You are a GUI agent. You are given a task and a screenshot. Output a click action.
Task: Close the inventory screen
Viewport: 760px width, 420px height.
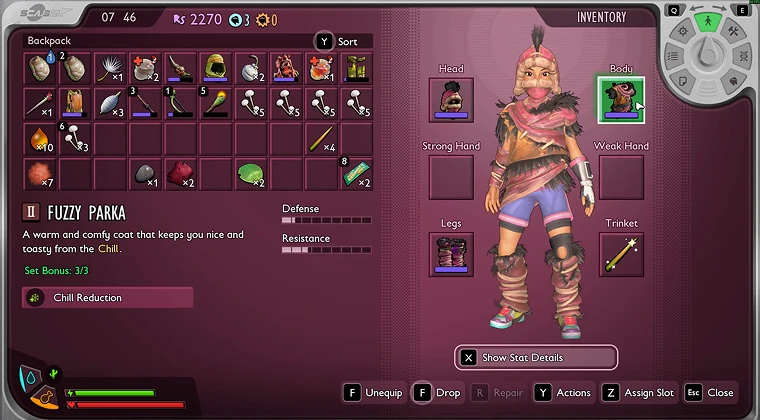(710, 393)
